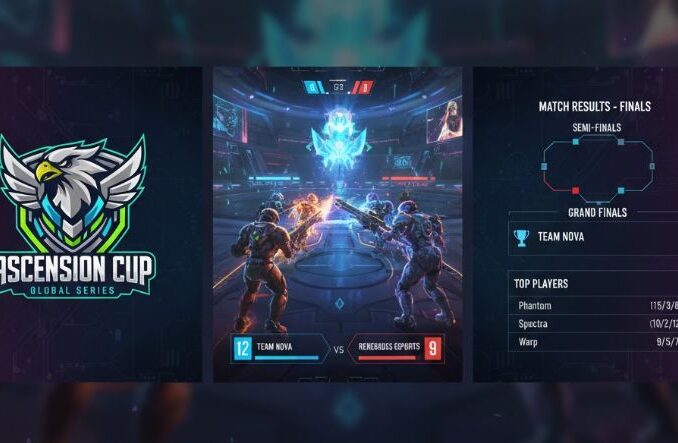The width and height of the screenshot is (678, 443).
Task: View the semi-finals bracket diagram
Action: click(x=598, y=165)
